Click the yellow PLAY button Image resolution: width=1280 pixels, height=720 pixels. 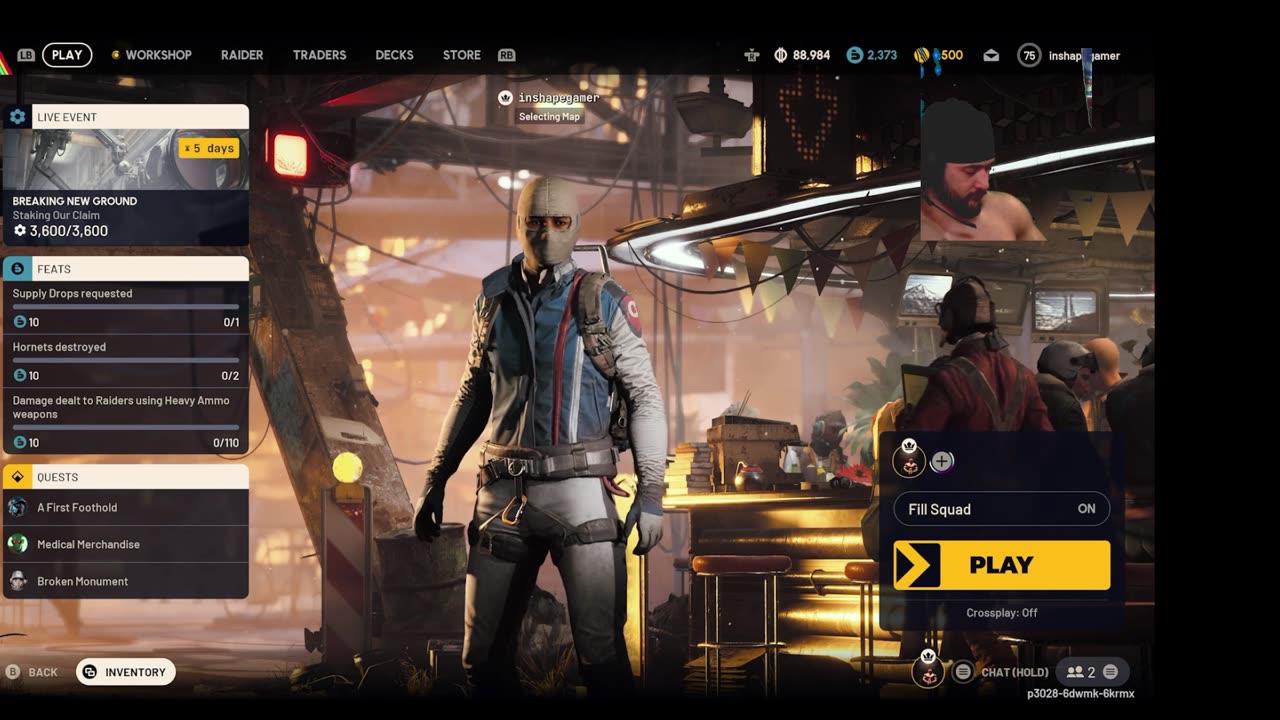point(1001,565)
